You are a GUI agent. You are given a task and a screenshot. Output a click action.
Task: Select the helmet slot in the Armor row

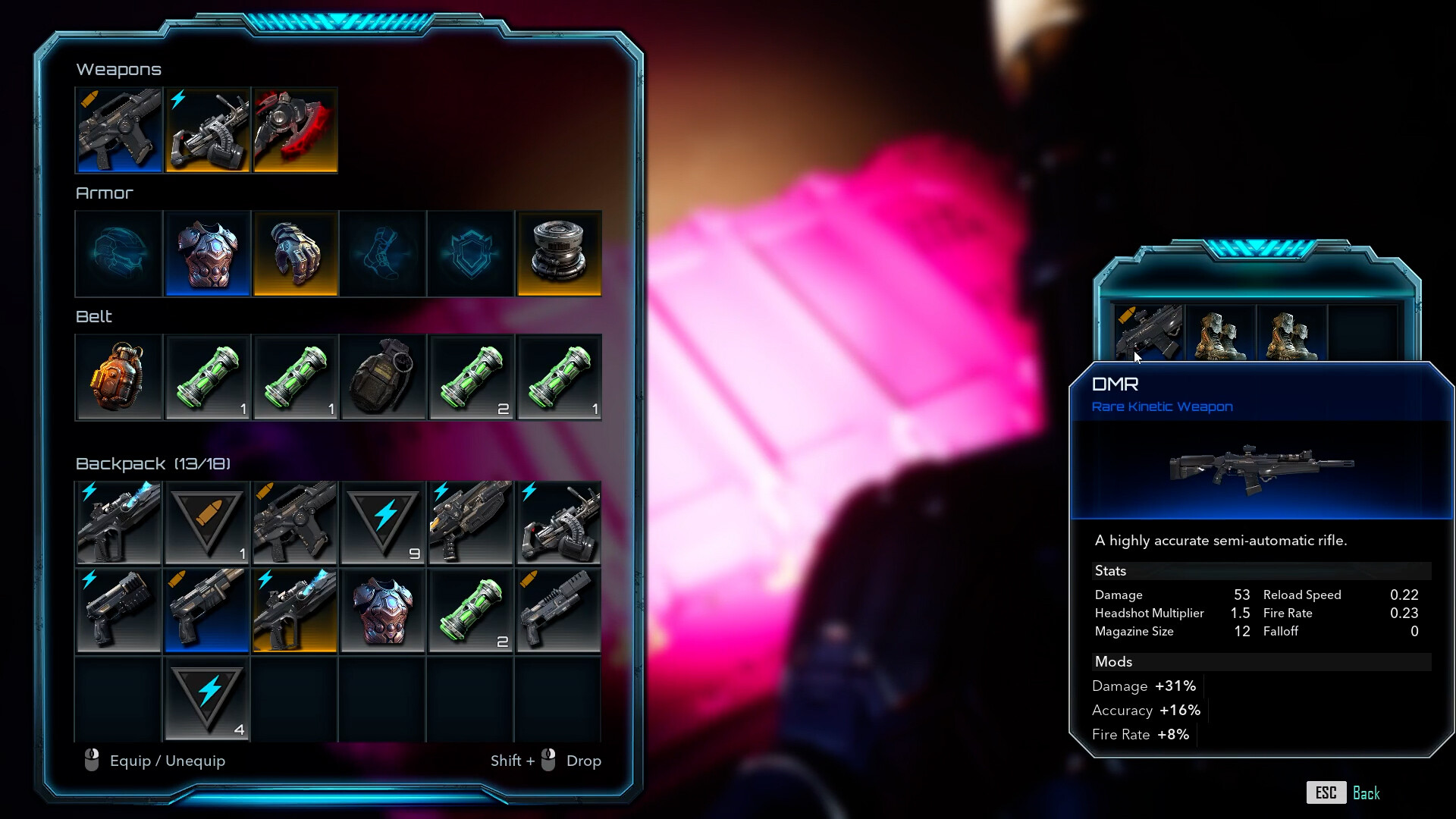click(x=118, y=254)
